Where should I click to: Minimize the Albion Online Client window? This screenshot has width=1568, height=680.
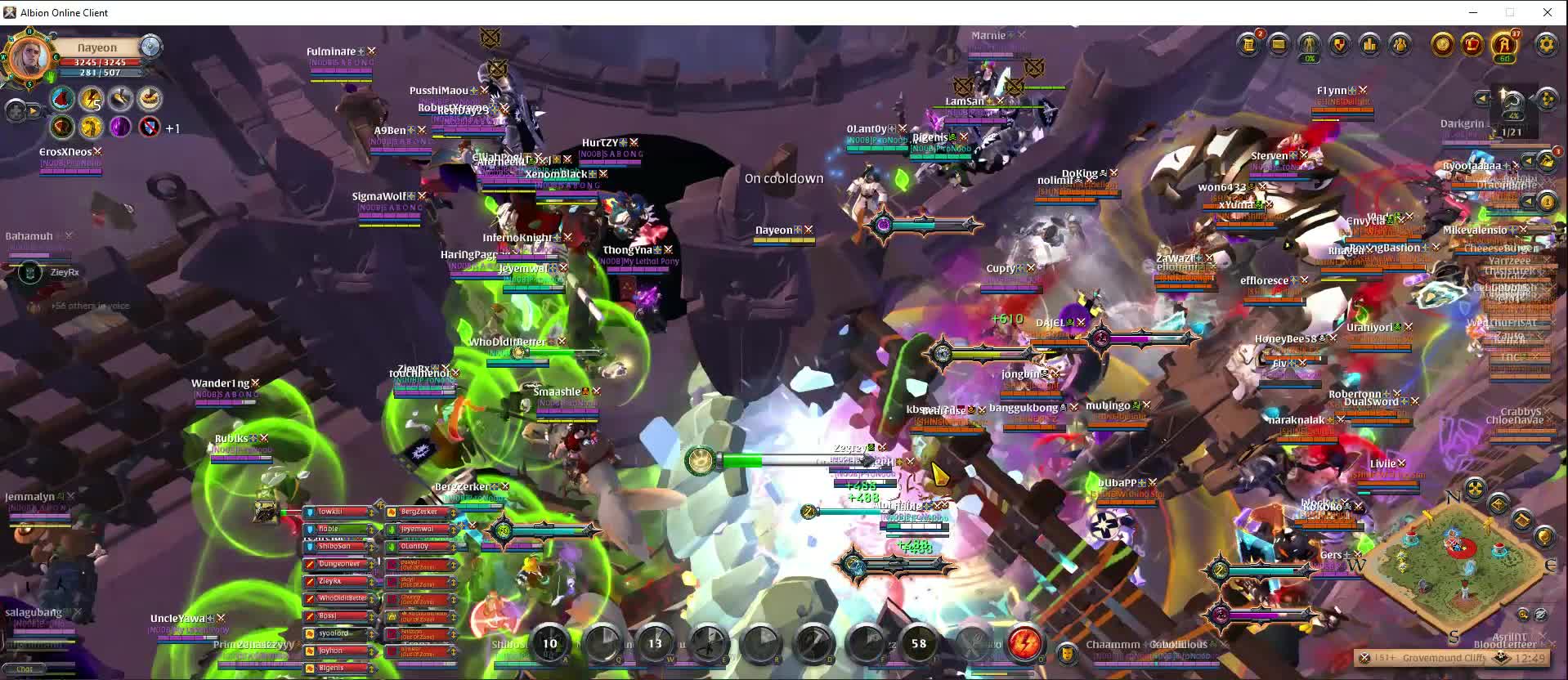(1473, 12)
